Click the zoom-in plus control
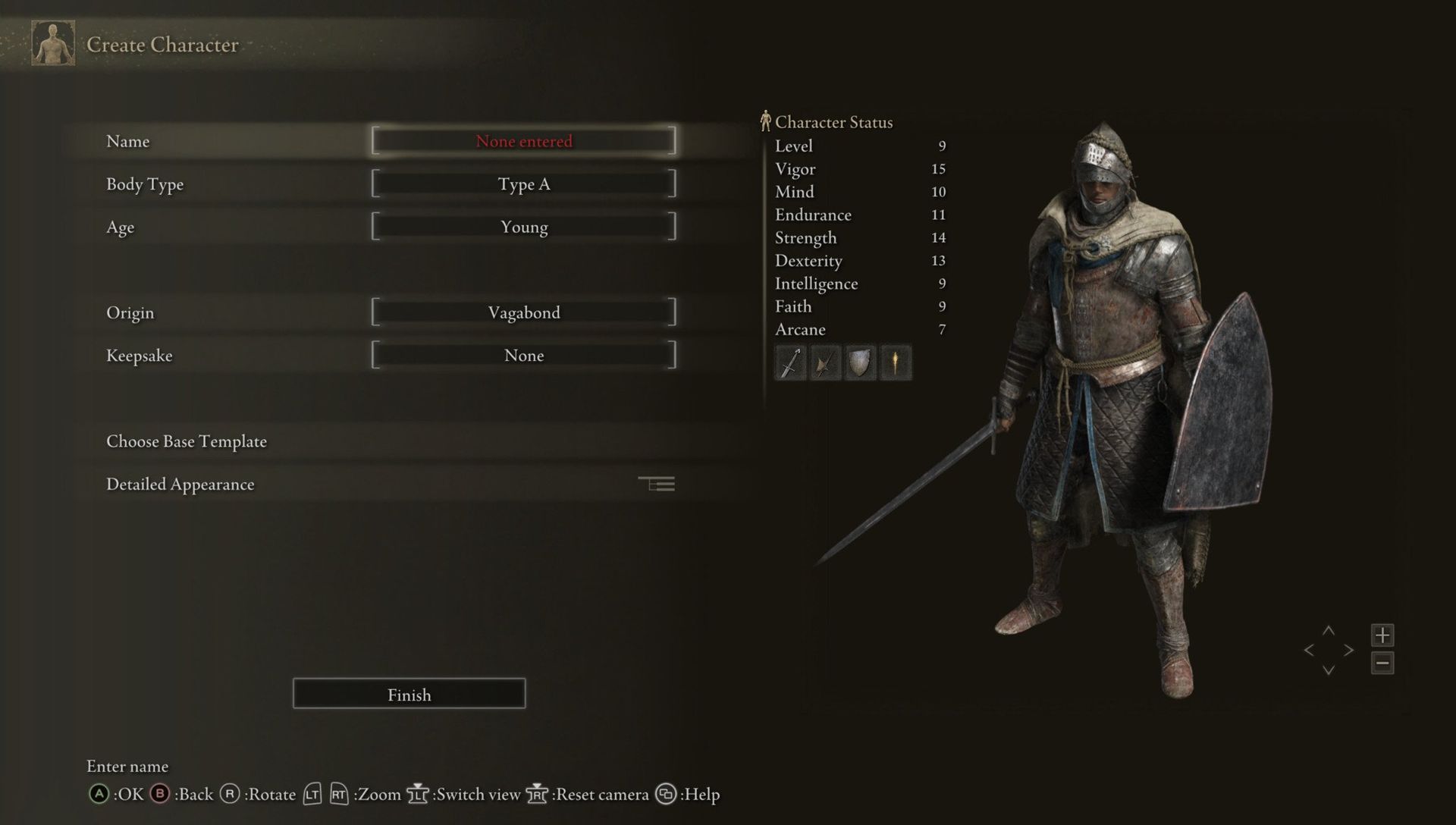The width and height of the screenshot is (1456, 825). (1383, 635)
